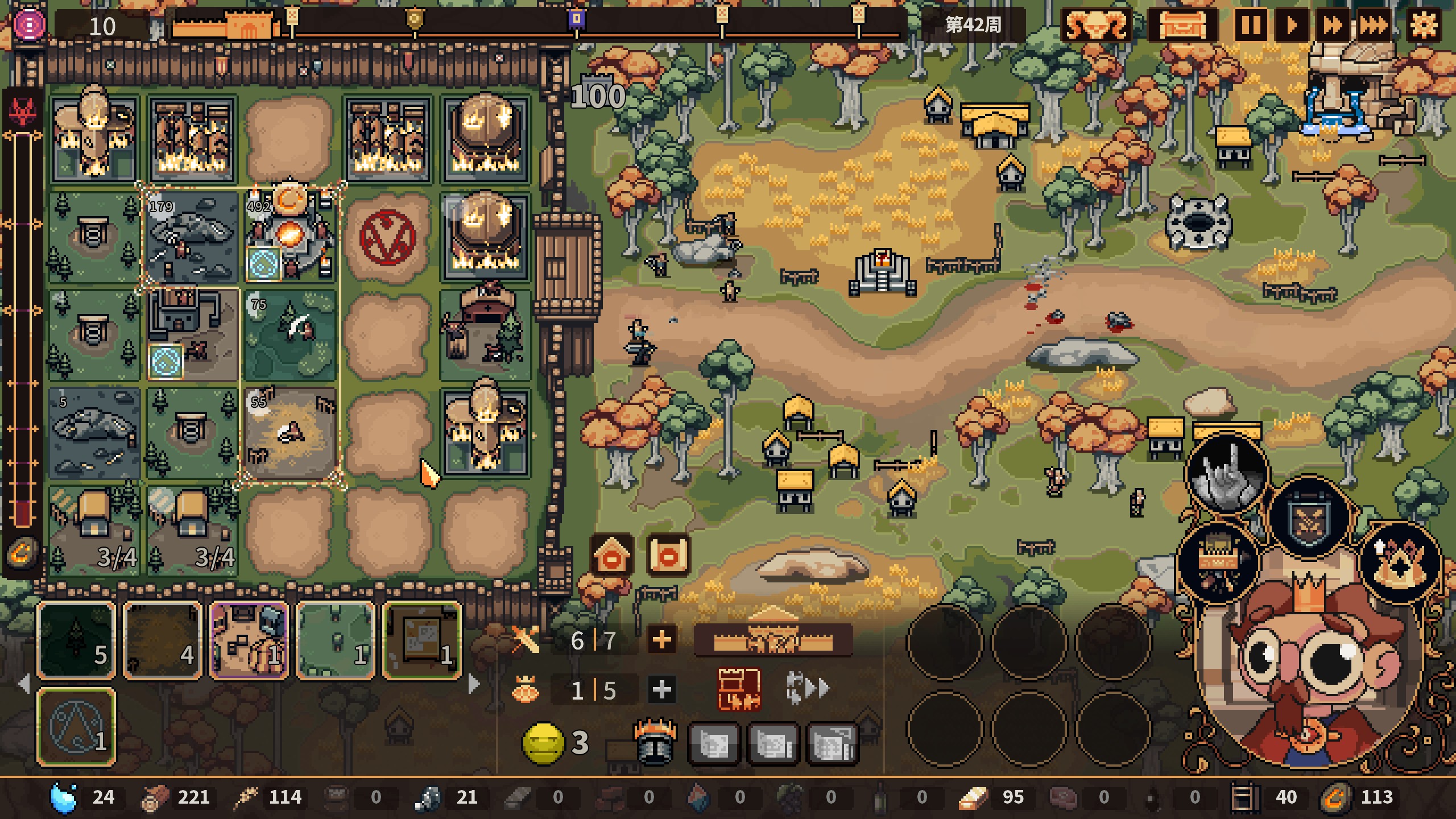
Task: Switch to double fast-forward speed
Action: (x=1333, y=26)
